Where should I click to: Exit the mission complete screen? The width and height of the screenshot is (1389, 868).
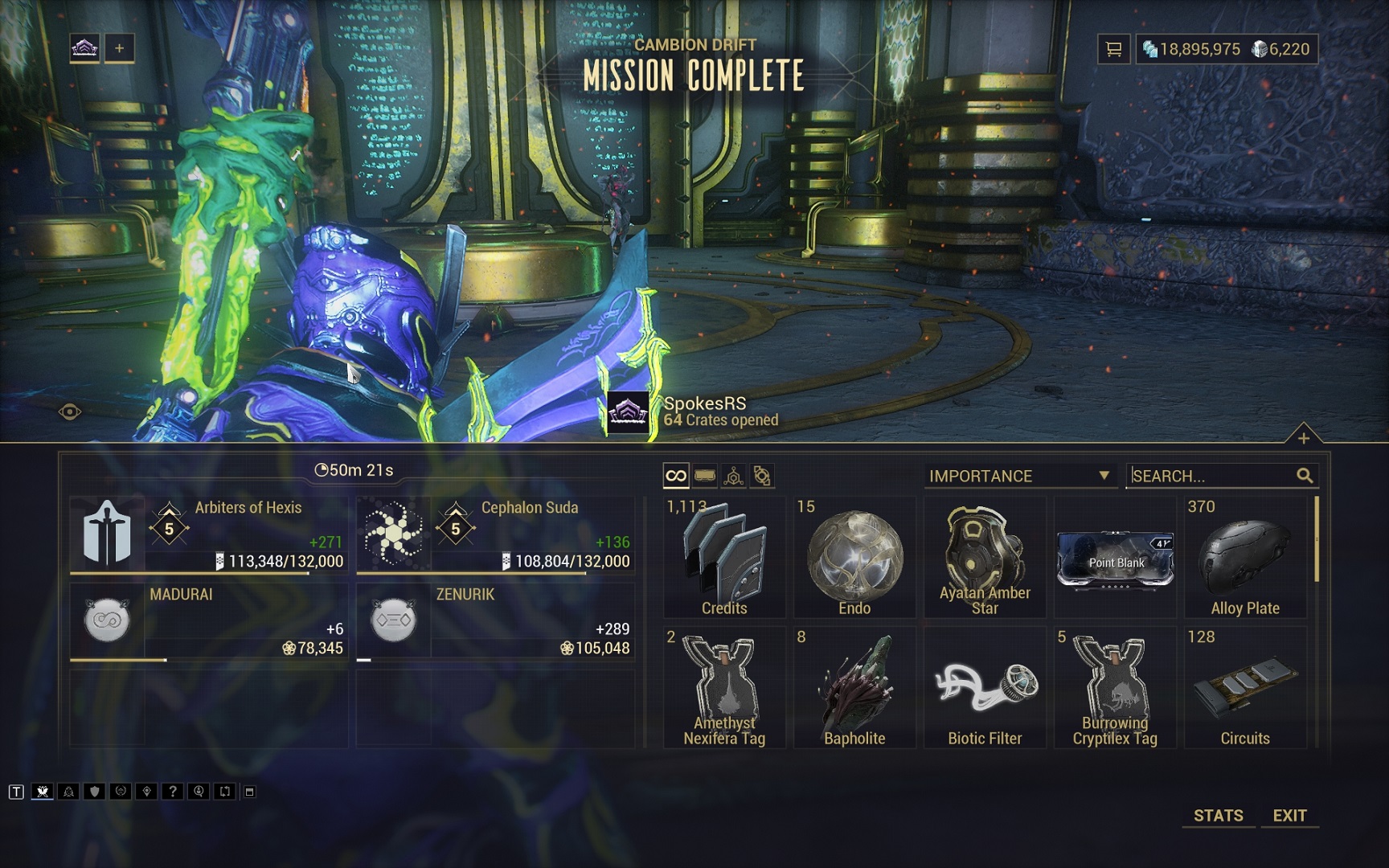[1289, 815]
